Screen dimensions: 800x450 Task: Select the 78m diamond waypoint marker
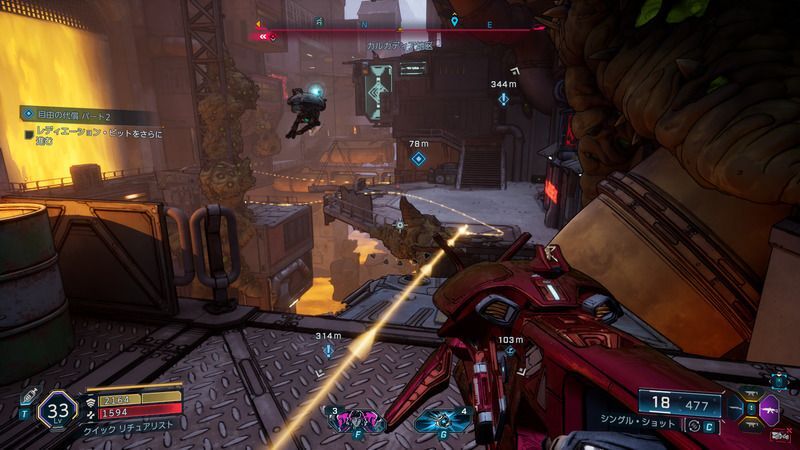(418, 158)
